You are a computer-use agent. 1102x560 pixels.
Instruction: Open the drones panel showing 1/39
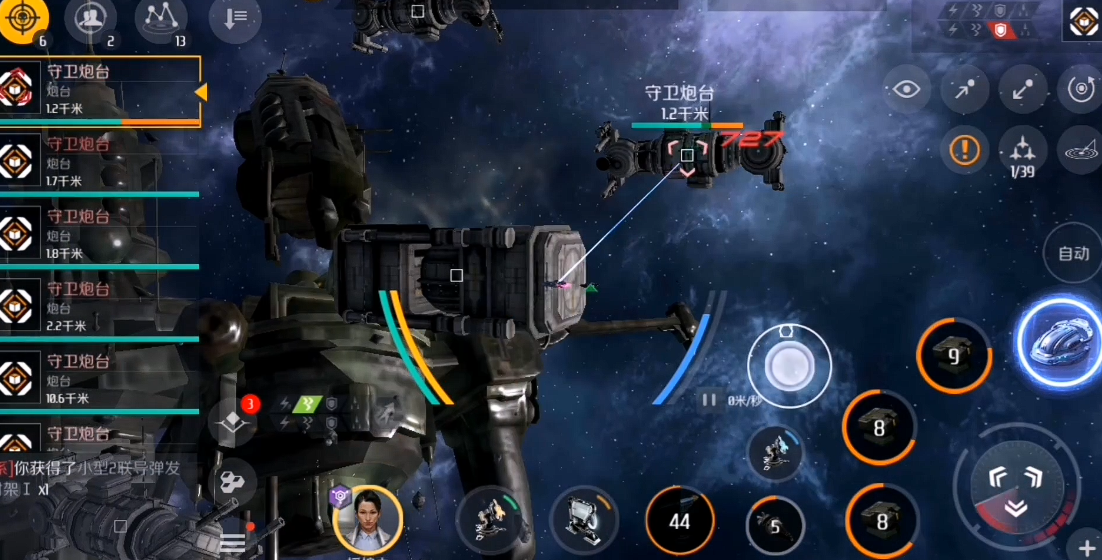coord(1022,152)
